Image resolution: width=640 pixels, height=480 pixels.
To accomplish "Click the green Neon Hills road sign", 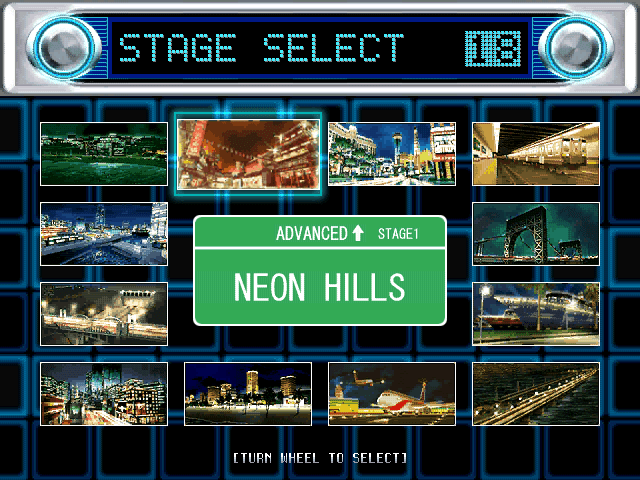I will click(320, 271).
